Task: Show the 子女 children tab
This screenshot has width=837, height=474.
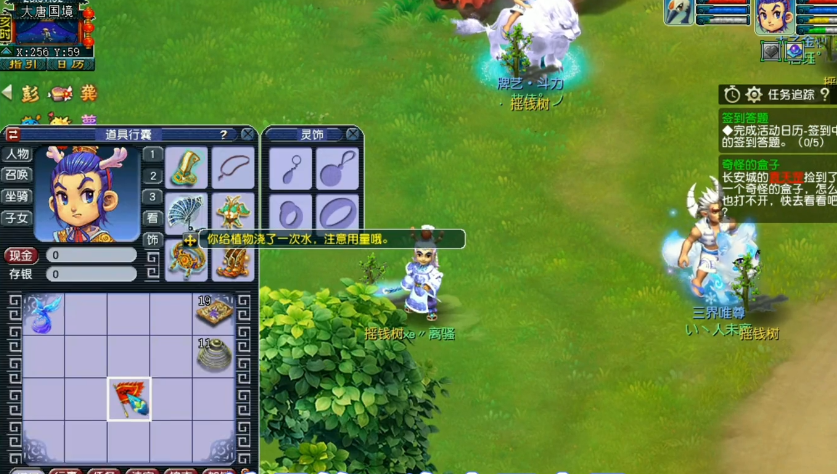Action: tap(17, 218)
